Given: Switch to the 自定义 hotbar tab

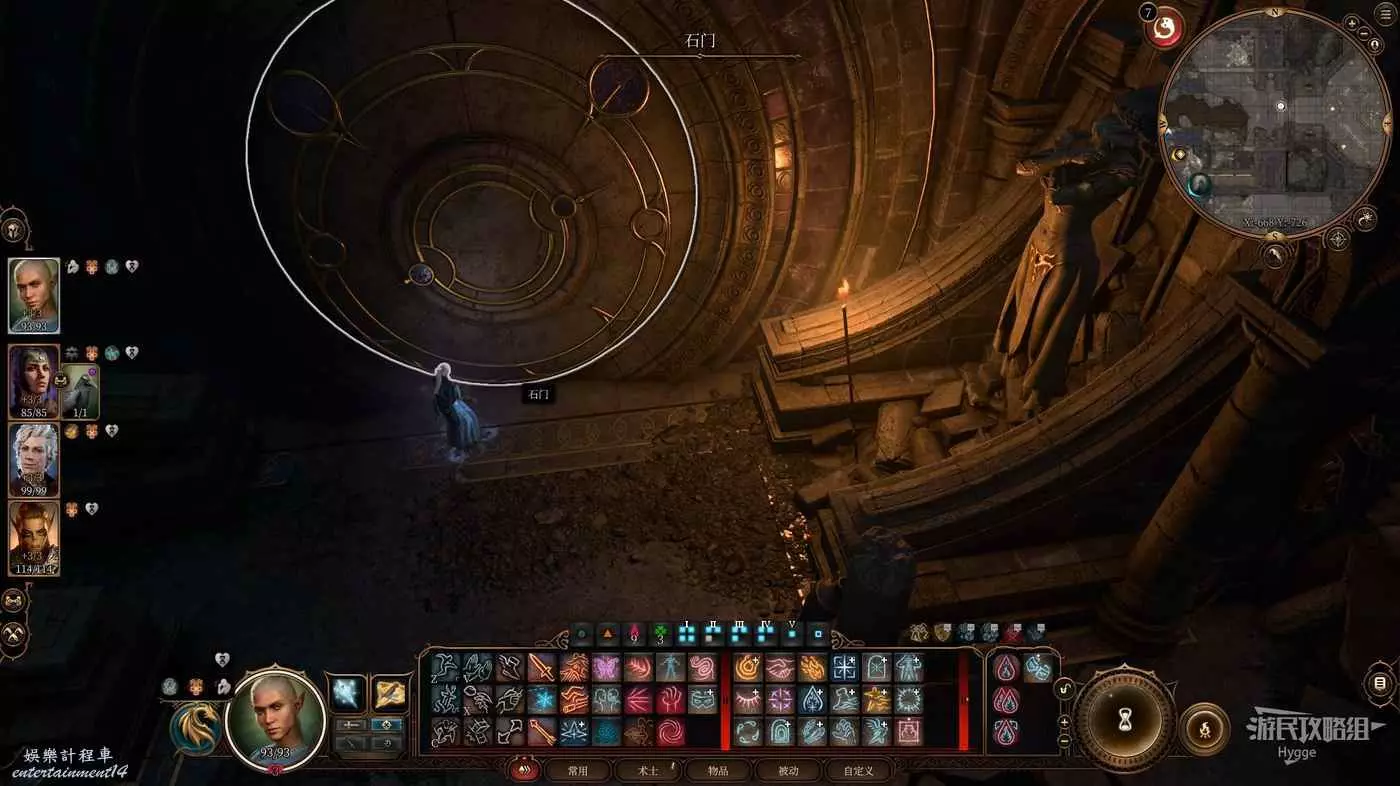Looking at the screenshot, I should [858, 771].
